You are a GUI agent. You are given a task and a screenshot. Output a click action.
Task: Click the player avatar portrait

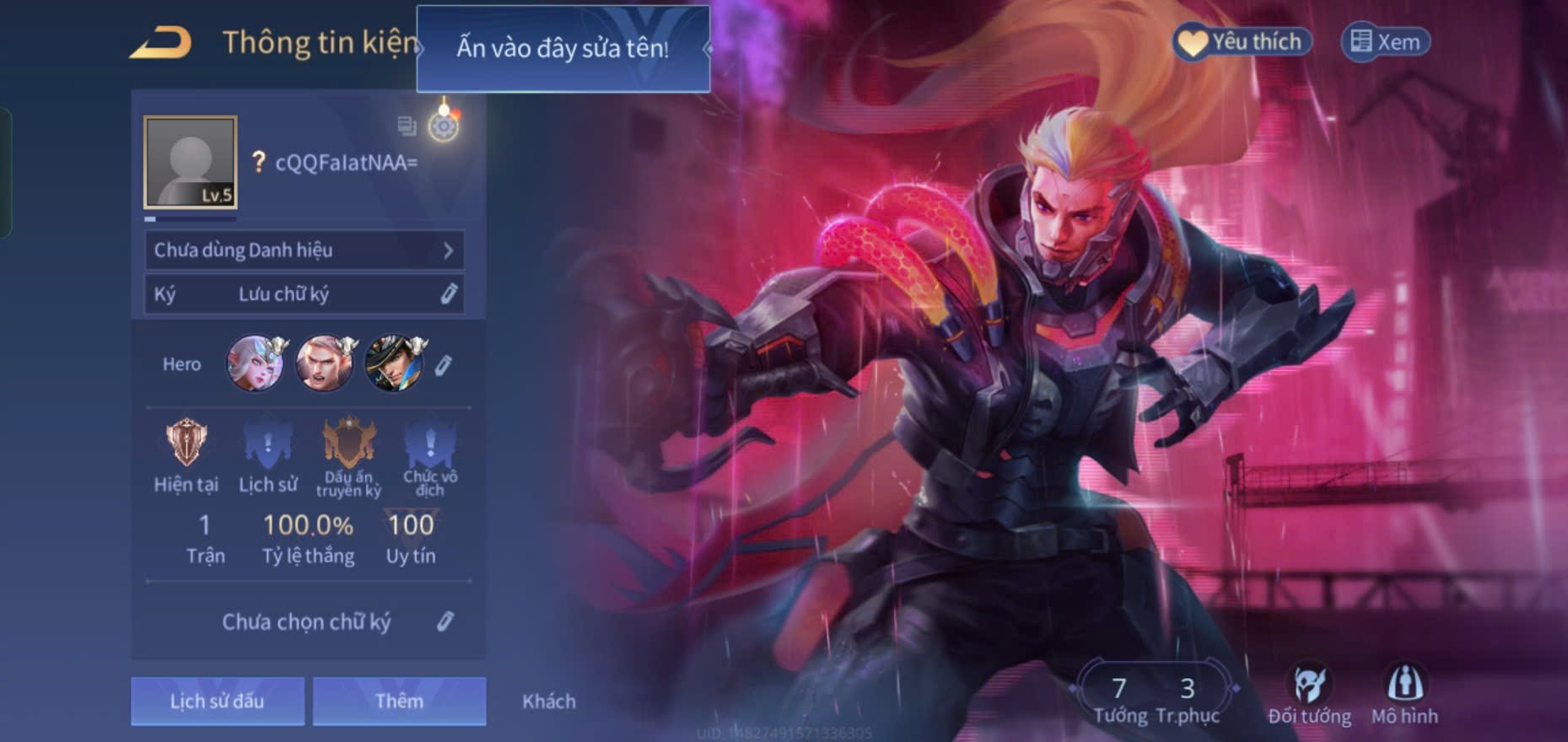(191, 162)
